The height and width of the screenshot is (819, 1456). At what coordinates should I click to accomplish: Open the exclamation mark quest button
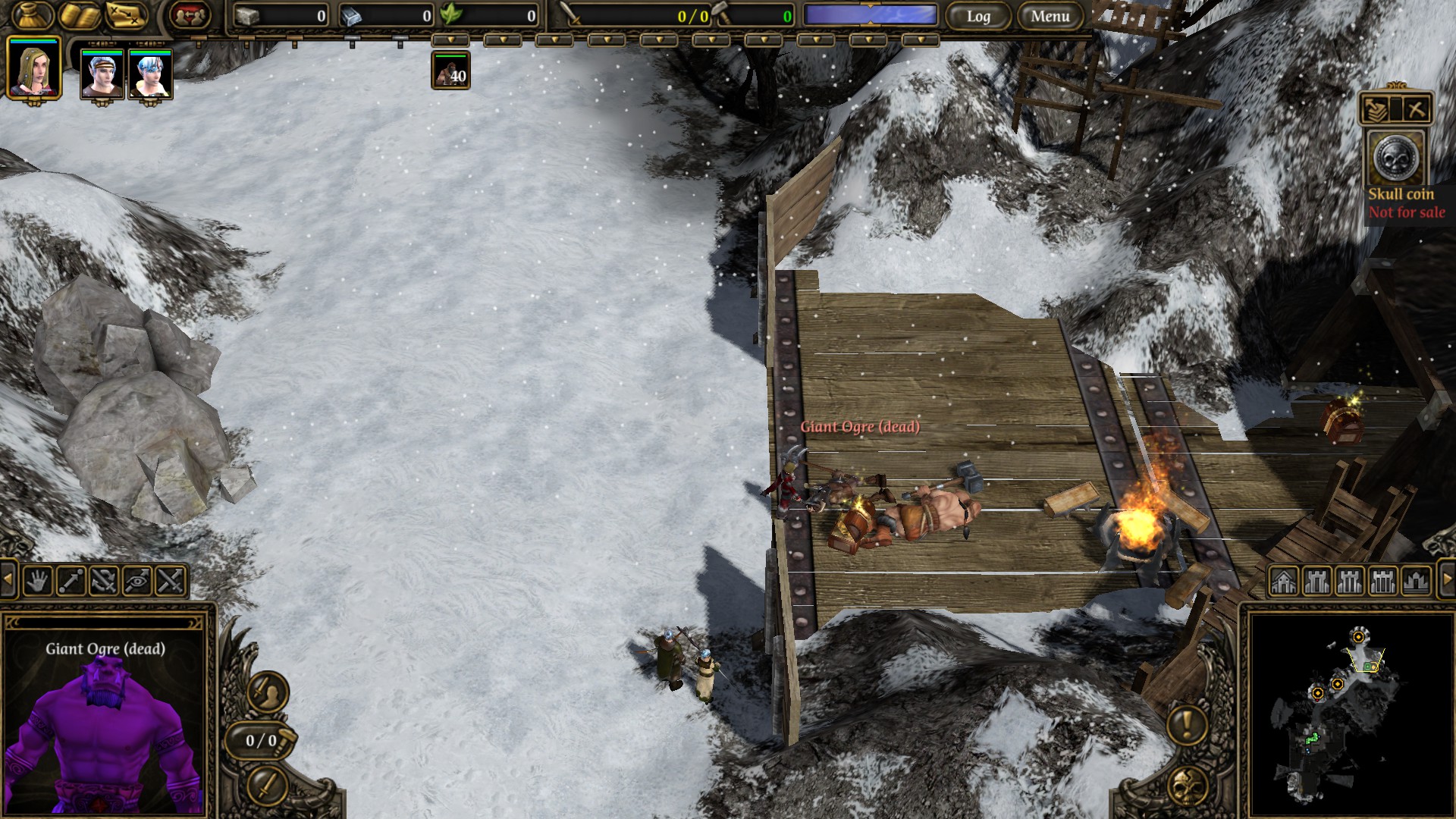[x=1187, y=725]
